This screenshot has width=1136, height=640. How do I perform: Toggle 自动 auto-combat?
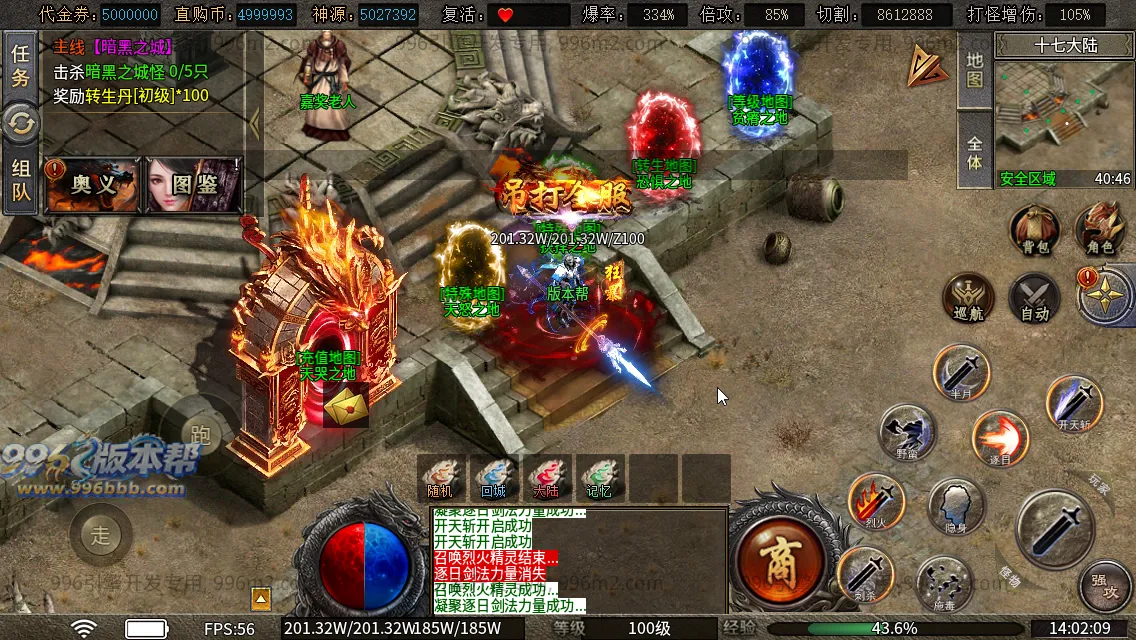tap(1034, 298)
